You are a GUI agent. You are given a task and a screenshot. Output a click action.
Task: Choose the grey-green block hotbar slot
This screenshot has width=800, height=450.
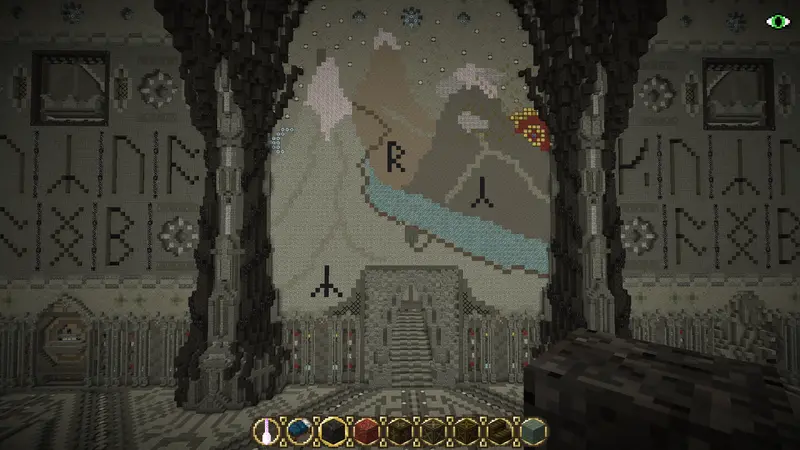coord(534,432)
